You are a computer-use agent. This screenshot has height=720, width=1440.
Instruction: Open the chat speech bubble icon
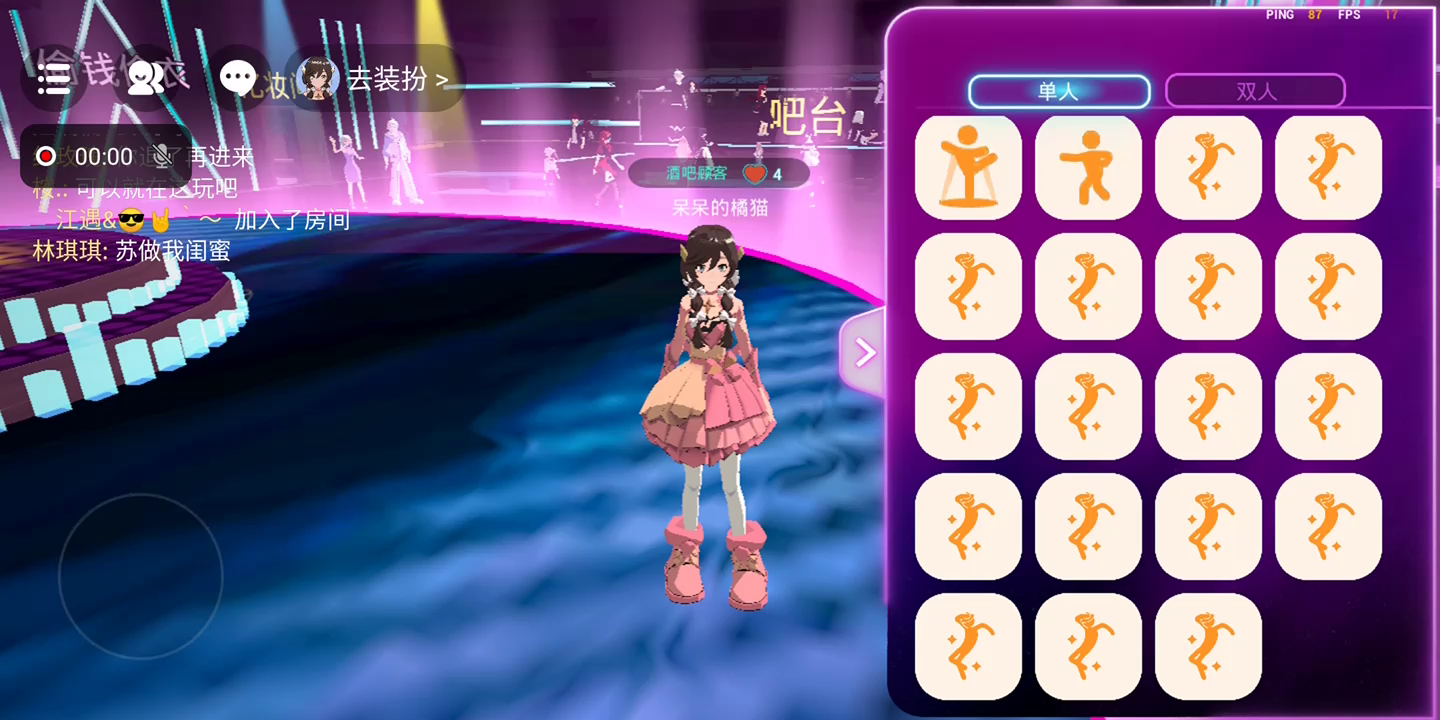238,78
